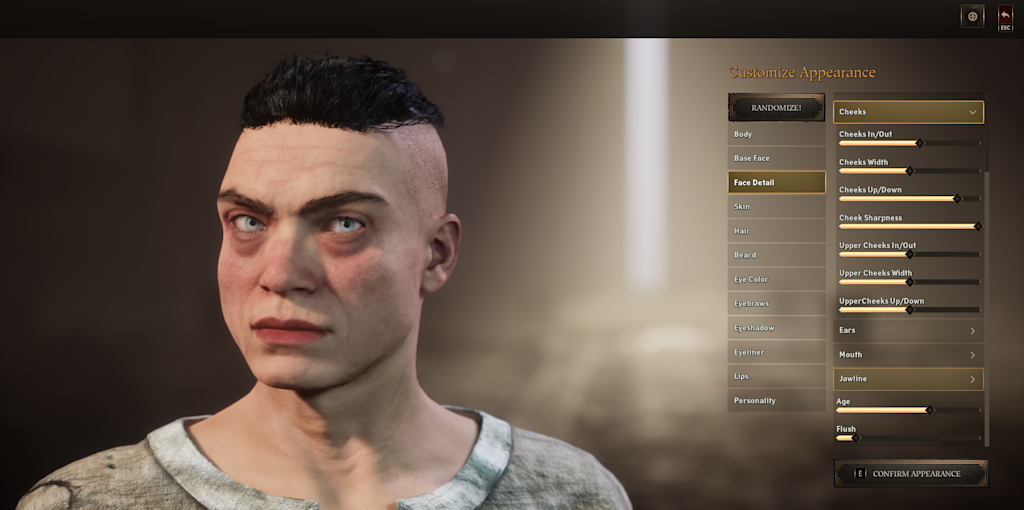Expand the Ears section
Screen dimensions: 1024x510
point(908,330)
